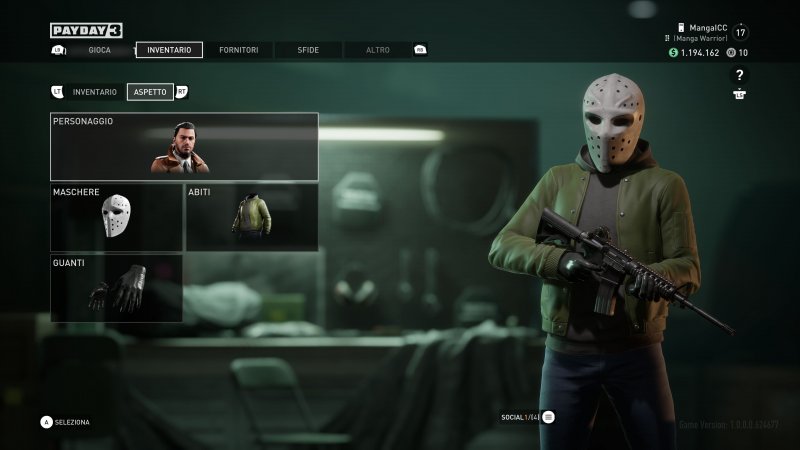Go to the FORNITORI tab
Image resolution: width=800 pixels, height=450 pixels.
(x=238, y=50)
